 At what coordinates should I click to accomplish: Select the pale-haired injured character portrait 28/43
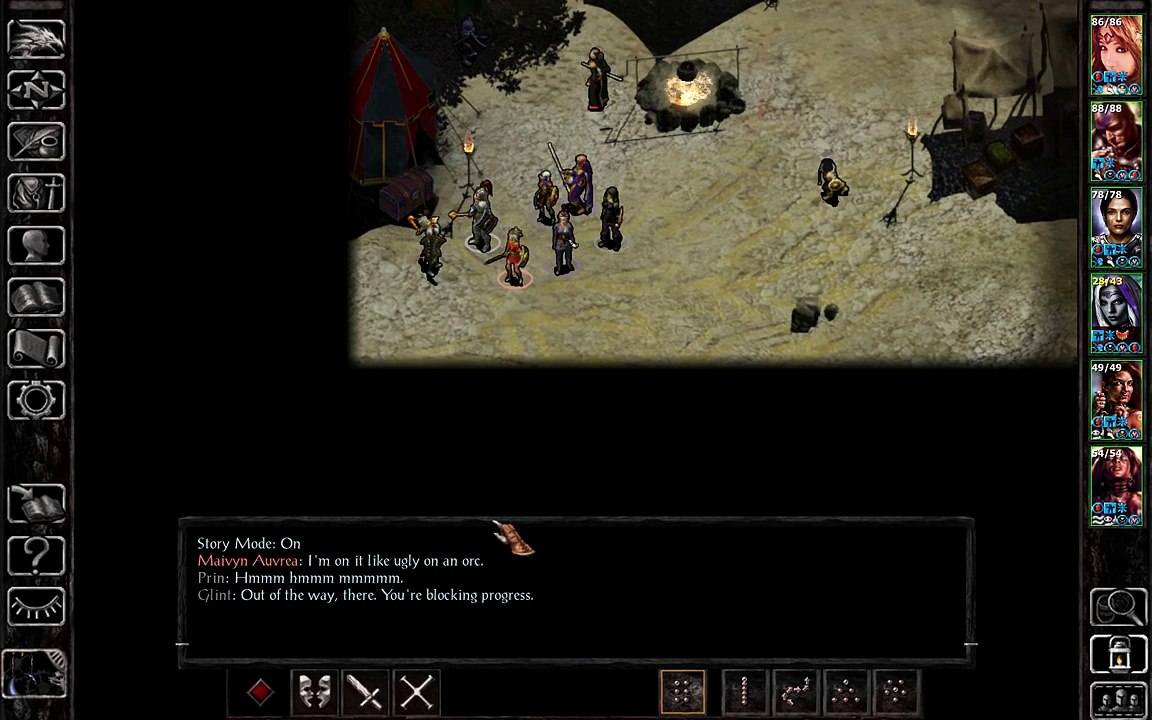coord(1116,314)
